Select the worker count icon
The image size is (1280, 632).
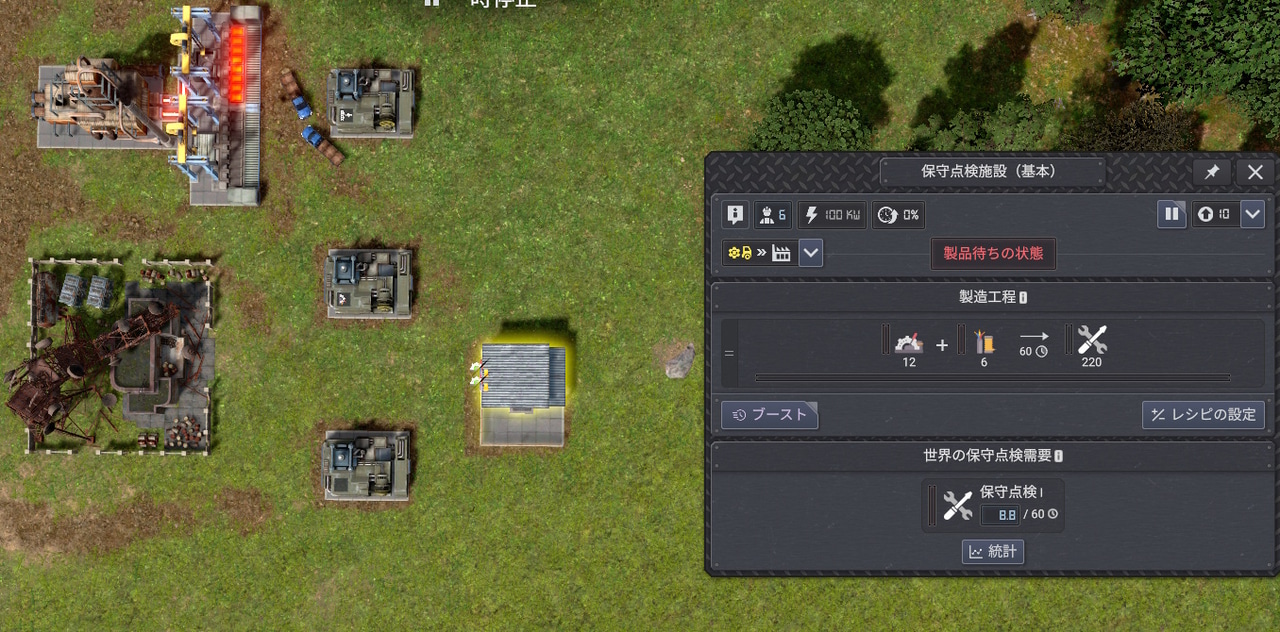771,214
